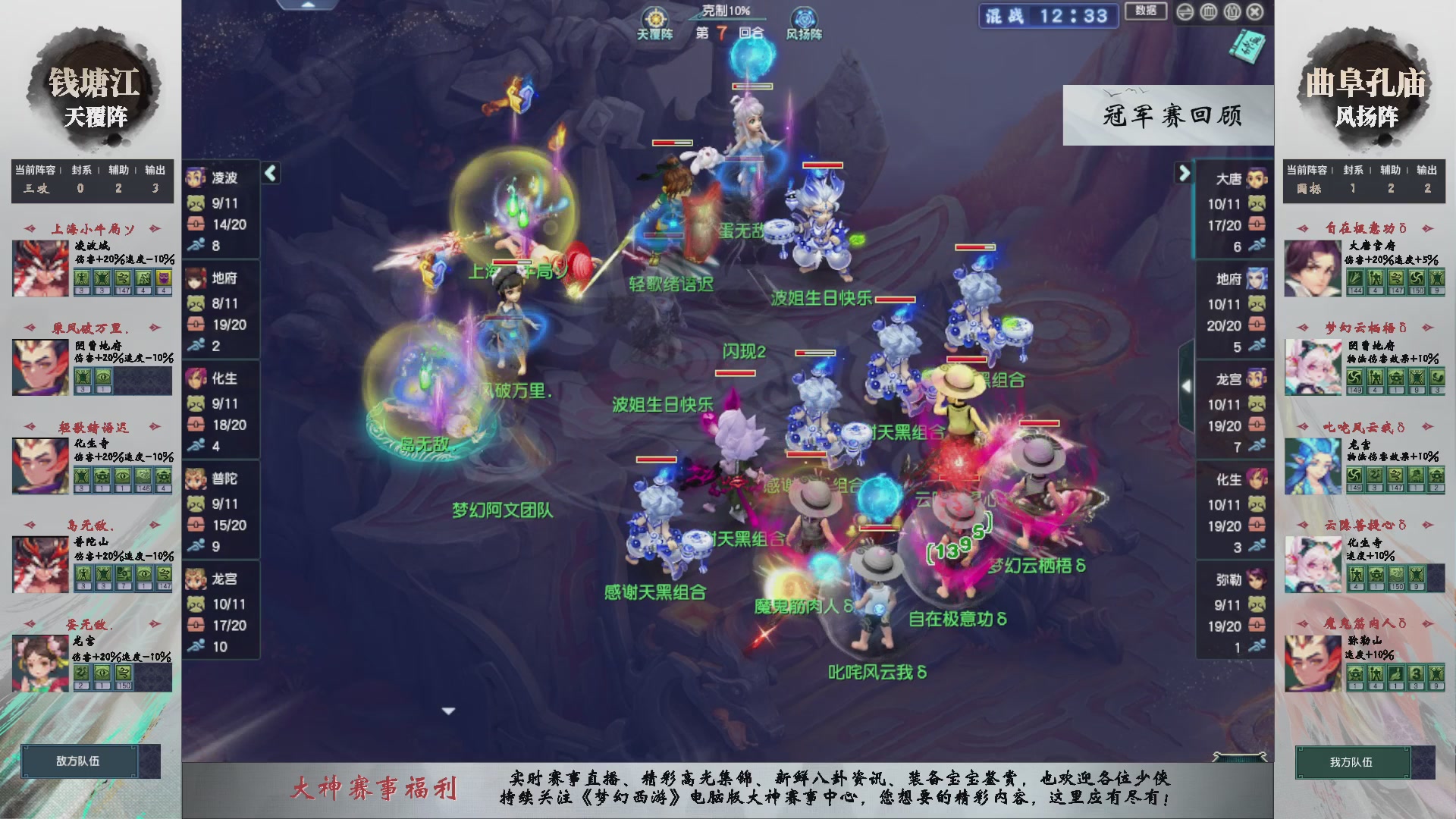The image size is (1456, 819).
Task: Click the down arrow below left sect list
Action: [448, 711]
